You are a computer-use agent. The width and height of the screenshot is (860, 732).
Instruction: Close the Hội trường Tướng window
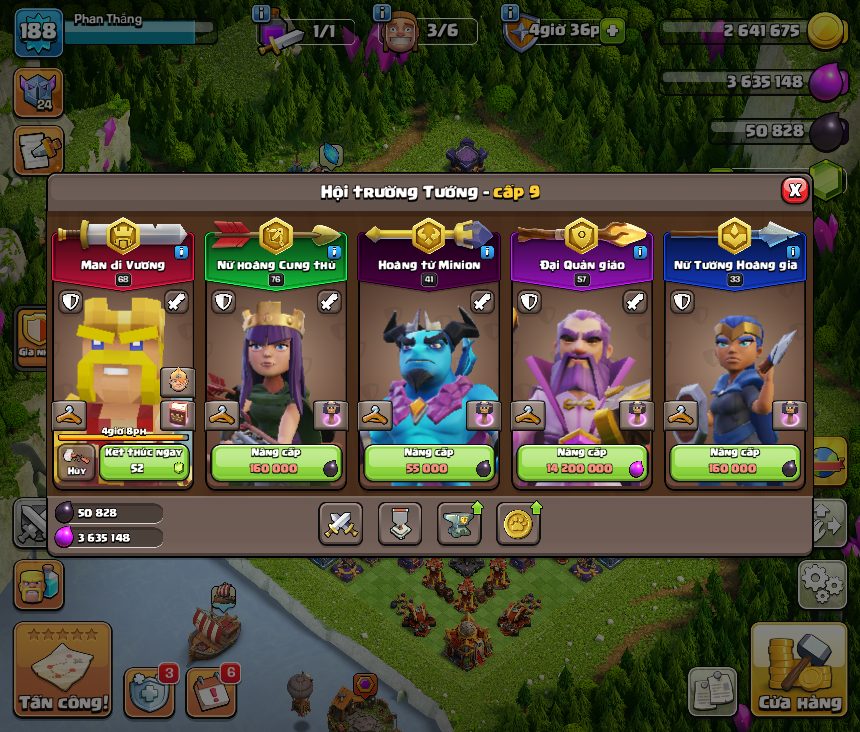coord(794,190)
